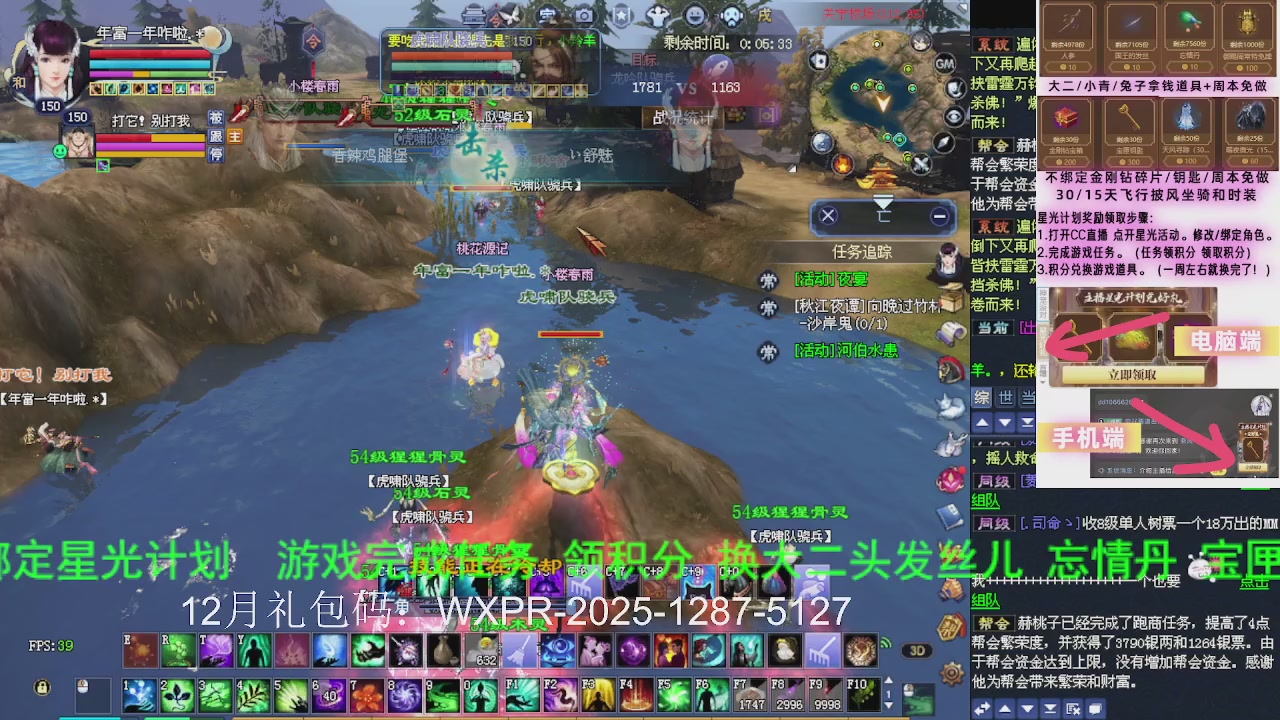Open 战况统计 battle statistics panel
The image size is (1280, 720).
684,116
